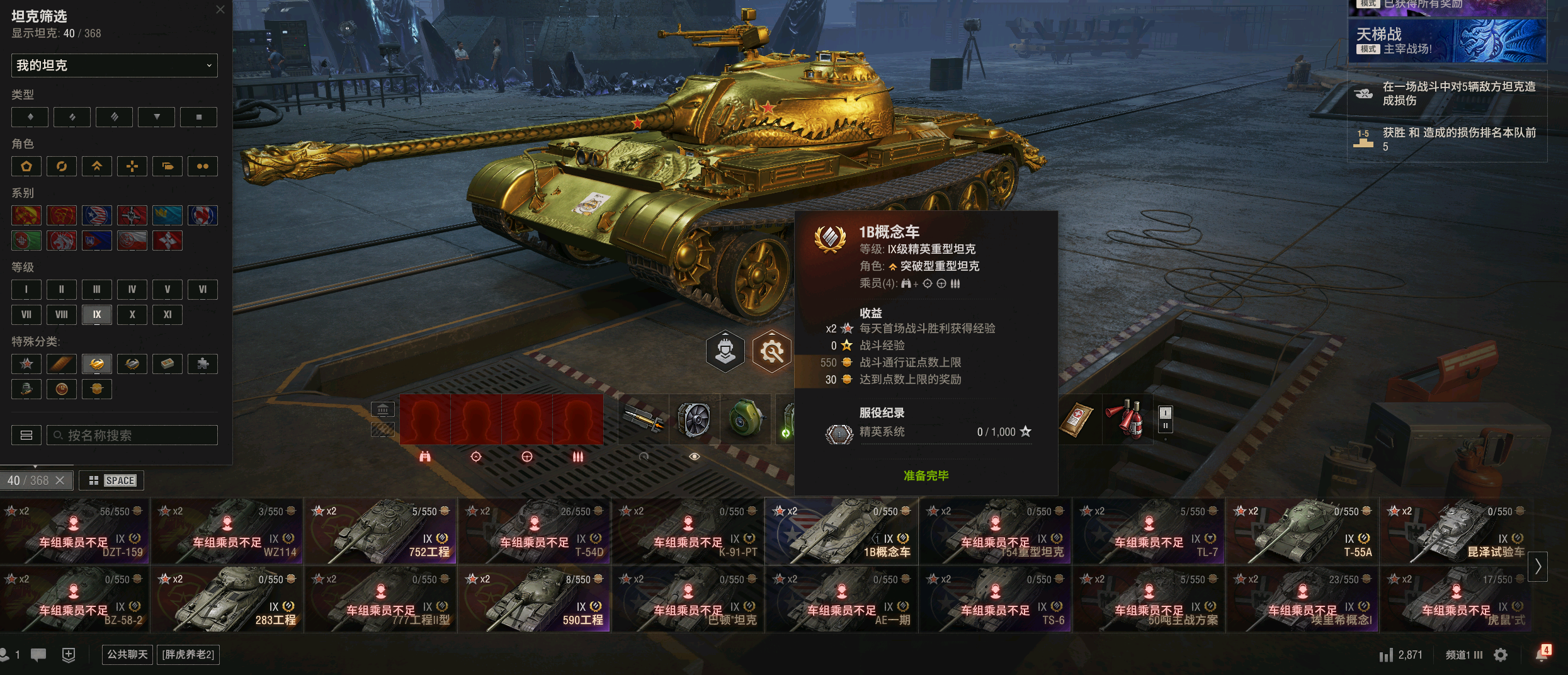Pick the 590工程 tank card
1568x675 pixels.
(535, 599)
